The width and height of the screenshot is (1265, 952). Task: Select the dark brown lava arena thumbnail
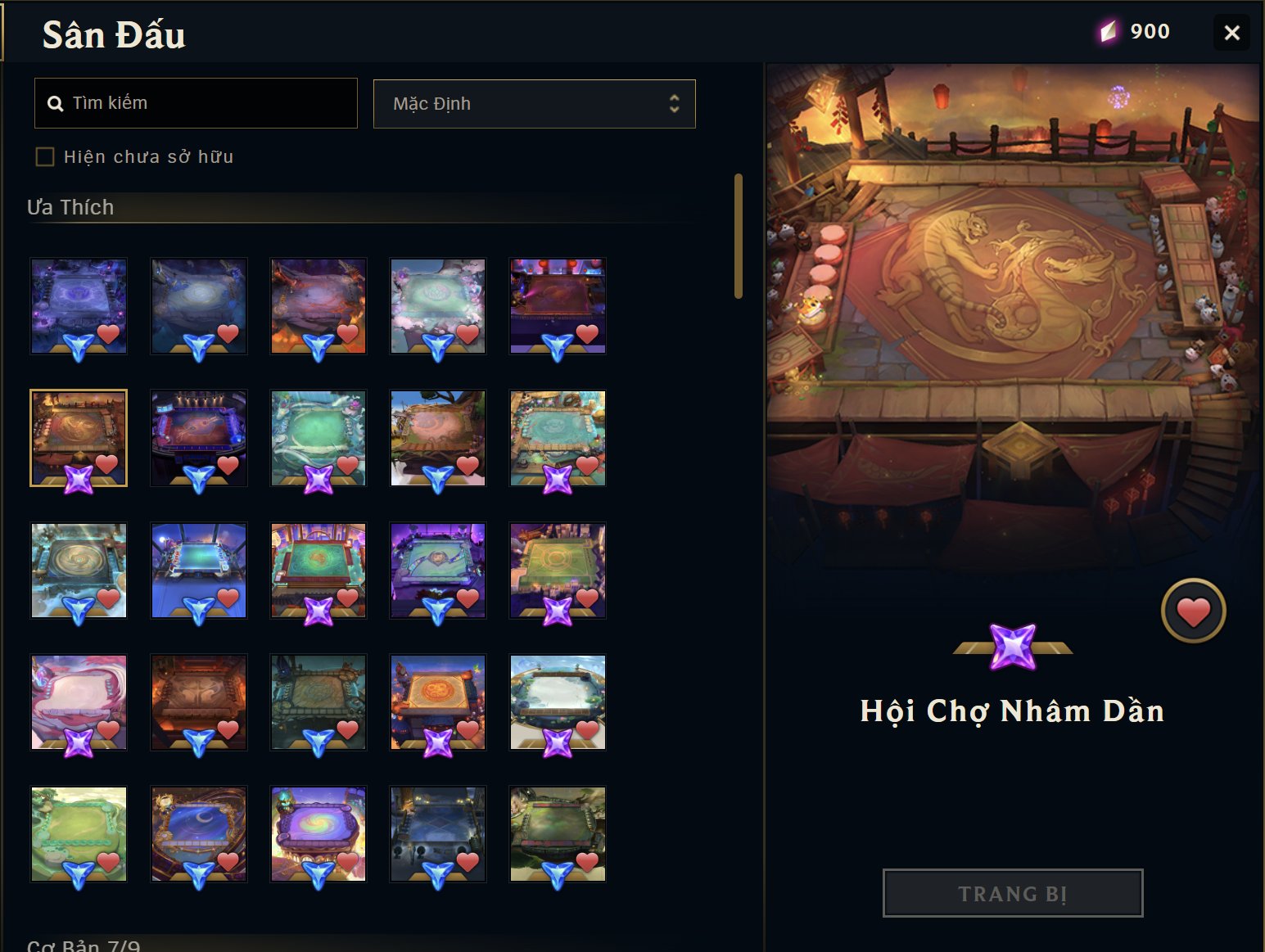tap(199, 702)
